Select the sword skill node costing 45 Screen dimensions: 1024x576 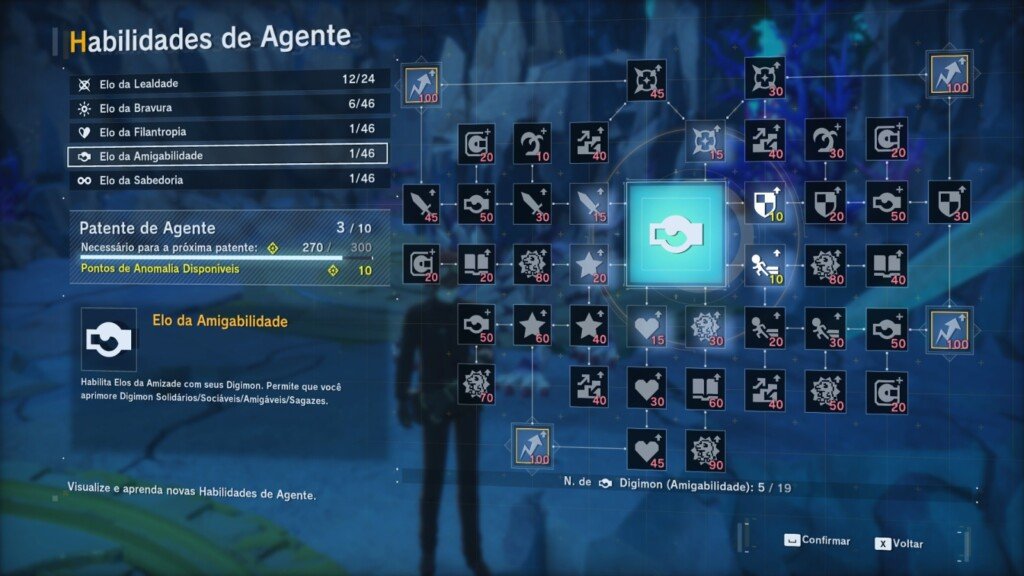(420, 201)
